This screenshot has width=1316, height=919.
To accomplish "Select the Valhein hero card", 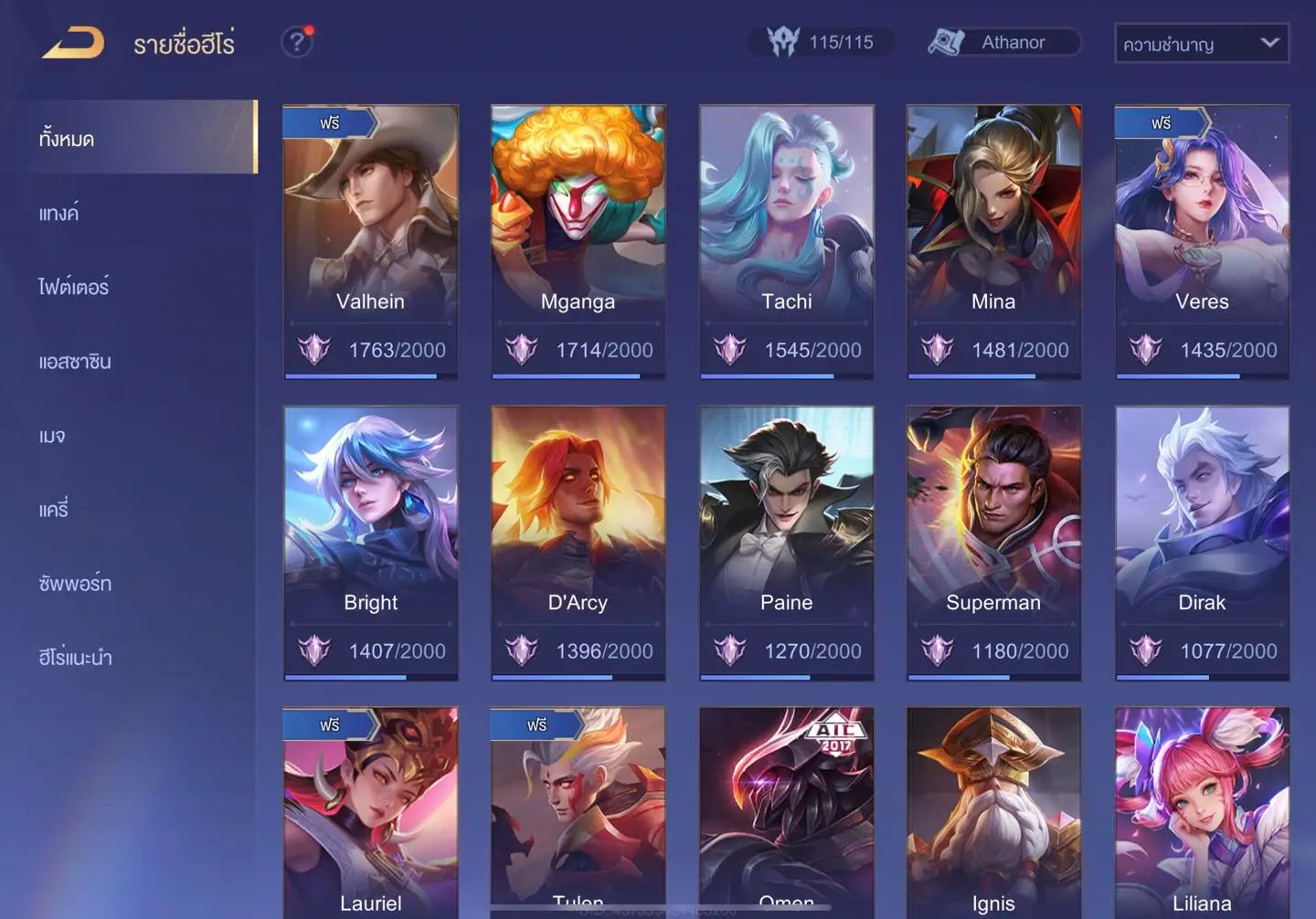I will pyautogui.click(x=370, y=241).
